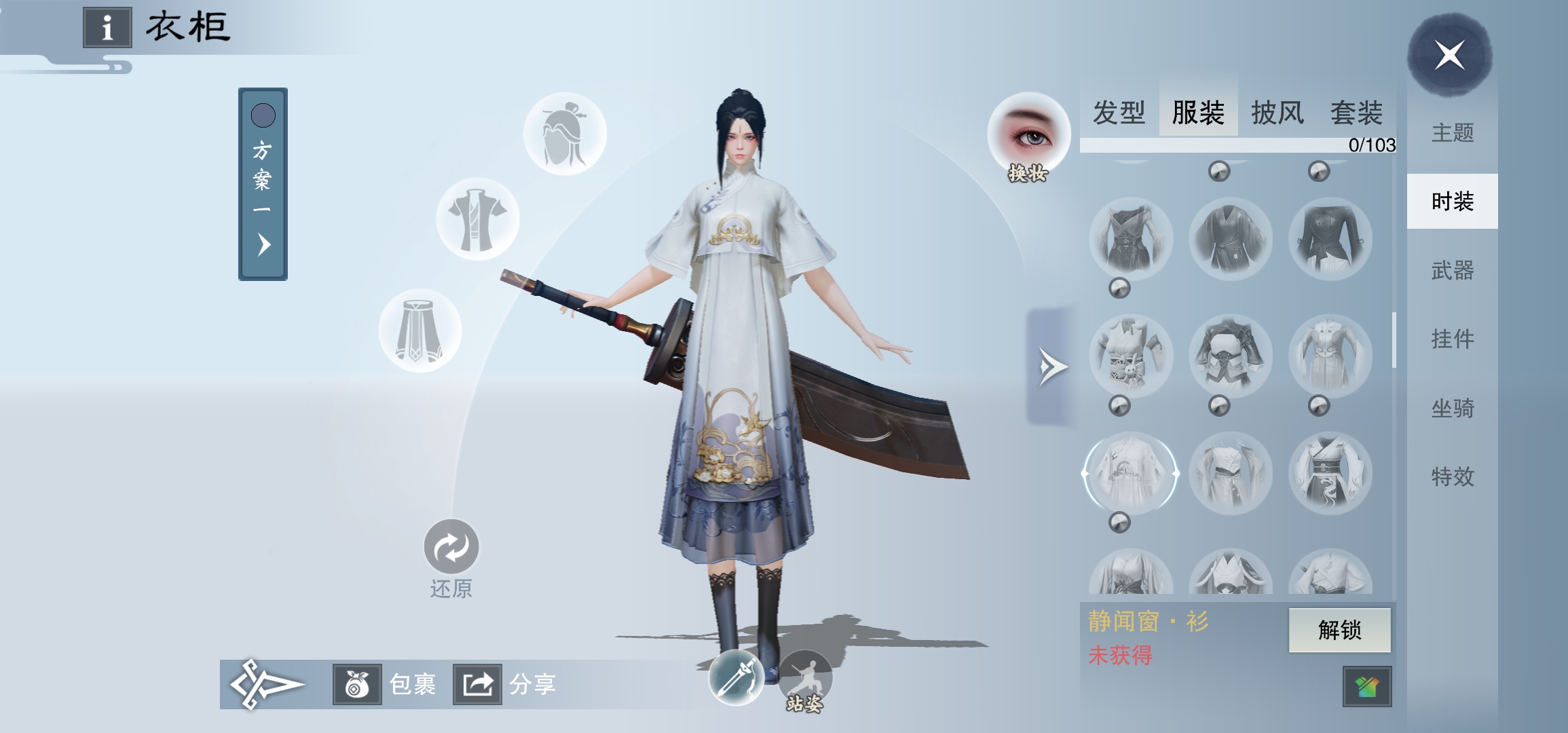Select the rabbit-decorated outfit thumbnail
The height and width of the screenshot is (733, 1568).
(x=1130, y=356)
